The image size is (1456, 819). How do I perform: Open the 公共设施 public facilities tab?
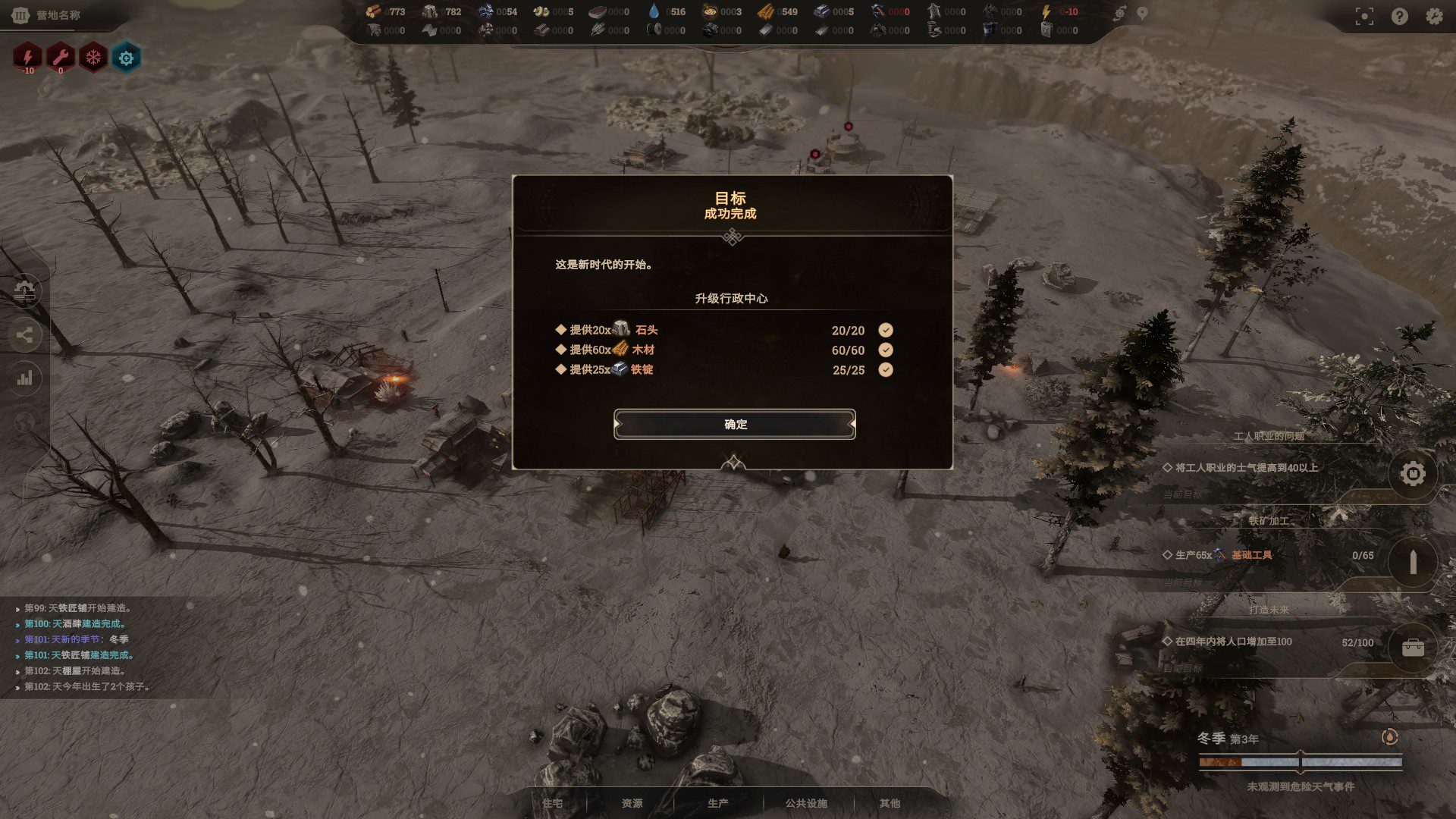tap(805, 803)
